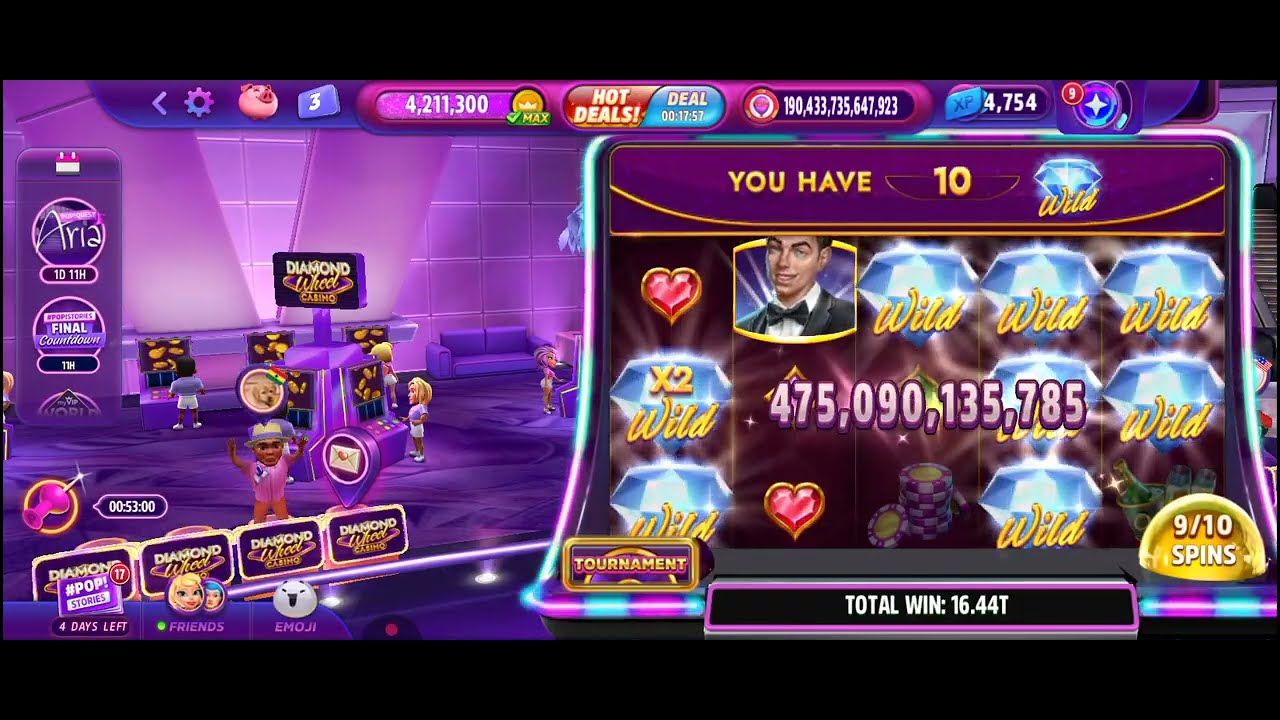Open the Tournament button

click(x=630, y=564)
